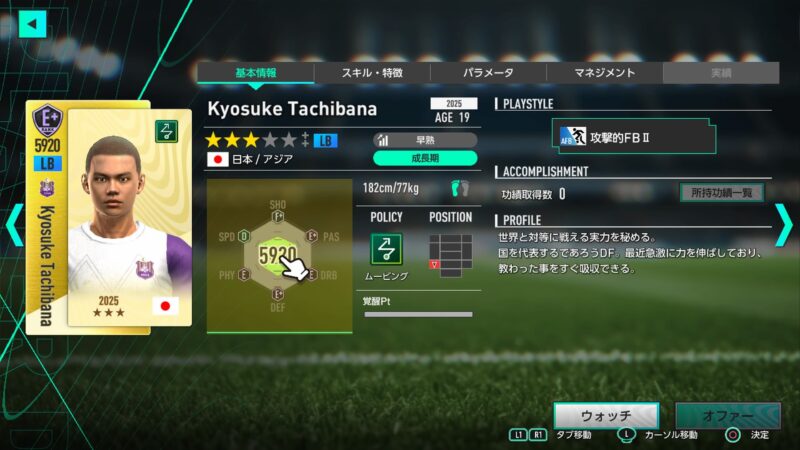Image resolution: width=800 pixels, height=450 pixels.
Task: Open the 所持功績一覧 list
Action: 721,193
